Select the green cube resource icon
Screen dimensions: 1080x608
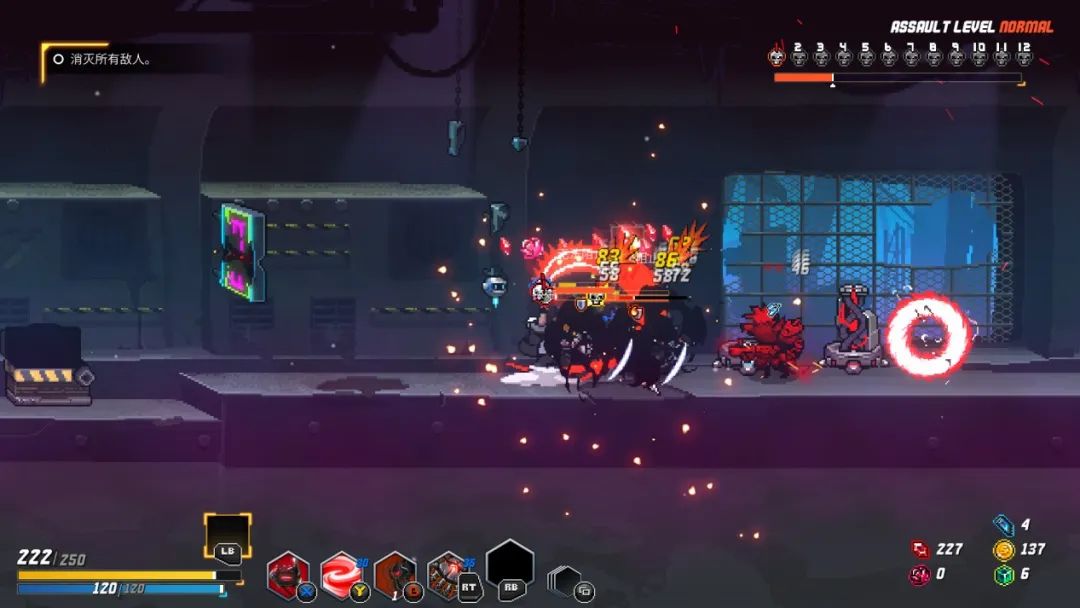(x=1004, y=574)
